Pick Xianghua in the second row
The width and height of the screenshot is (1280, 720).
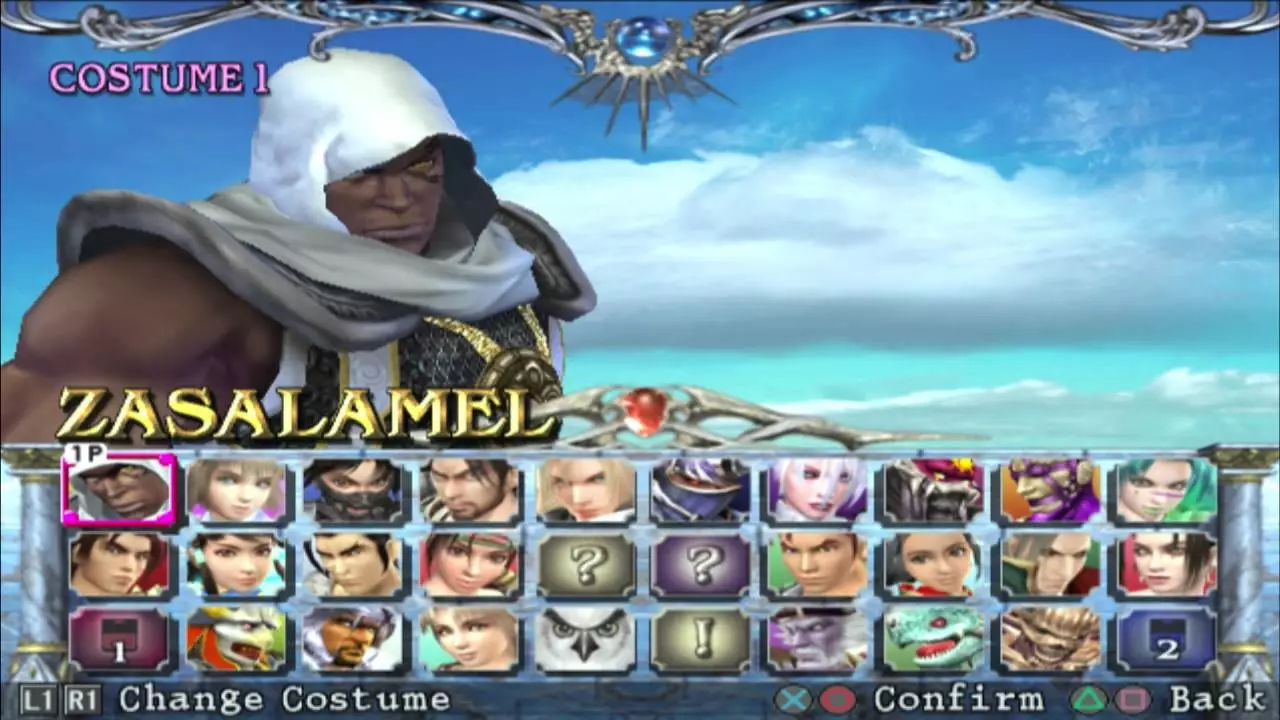click(x=236, y=565)
